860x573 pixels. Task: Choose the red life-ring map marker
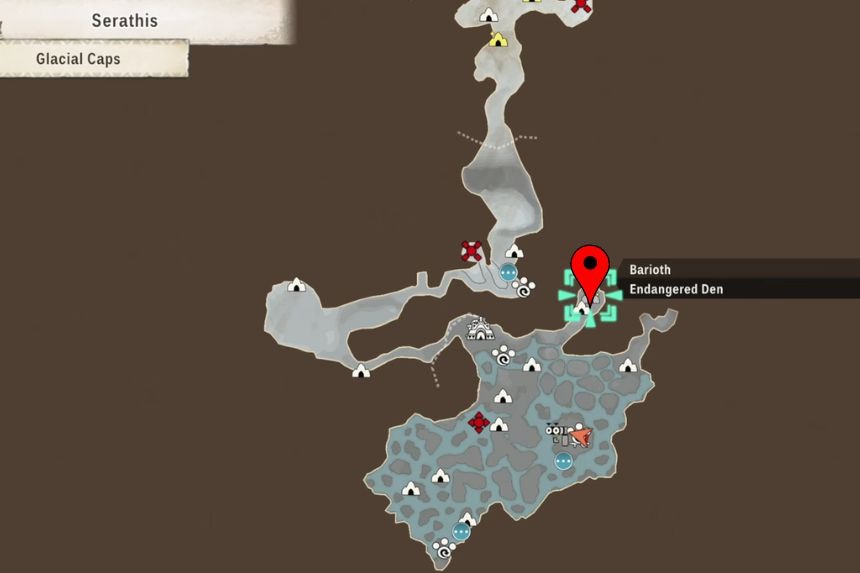click(472, 251)
